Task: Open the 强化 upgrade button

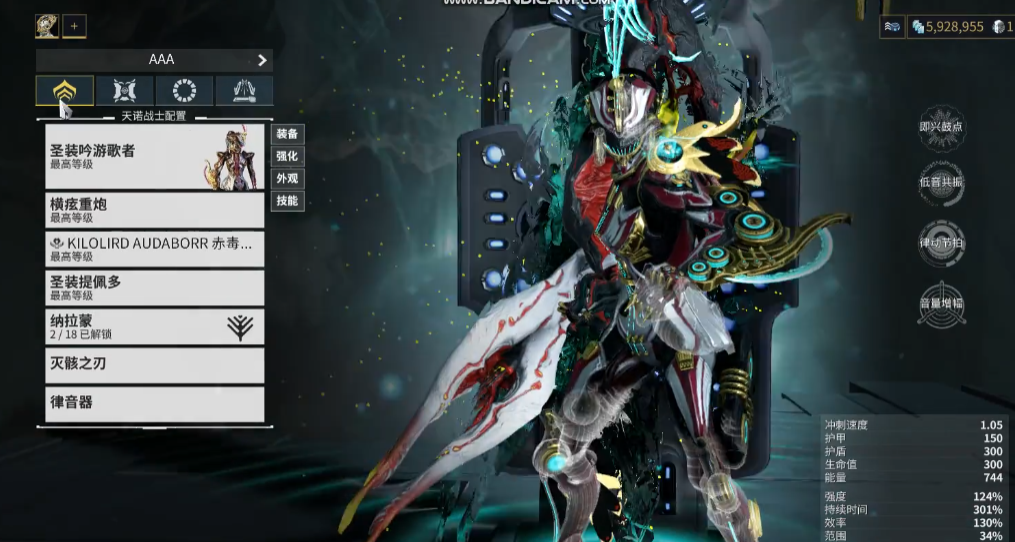Action: tap(287, 156)
